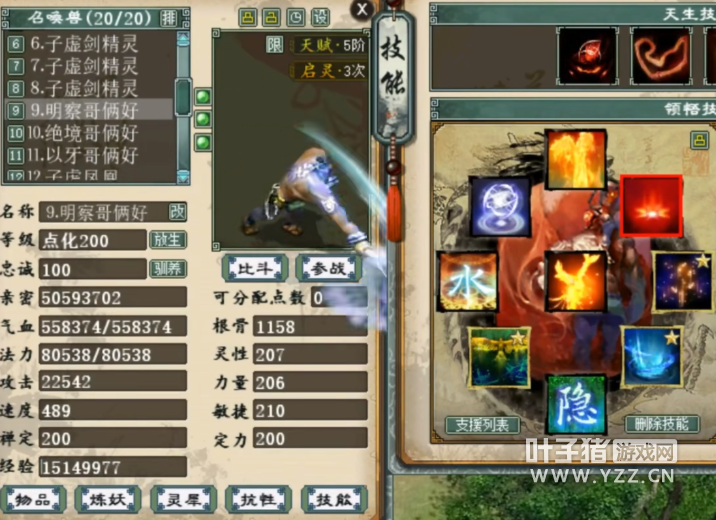The width and height of the screenshot is (716, 520).
Task: Select the red-bordered glowing skill icon
Action: (651, 206)
